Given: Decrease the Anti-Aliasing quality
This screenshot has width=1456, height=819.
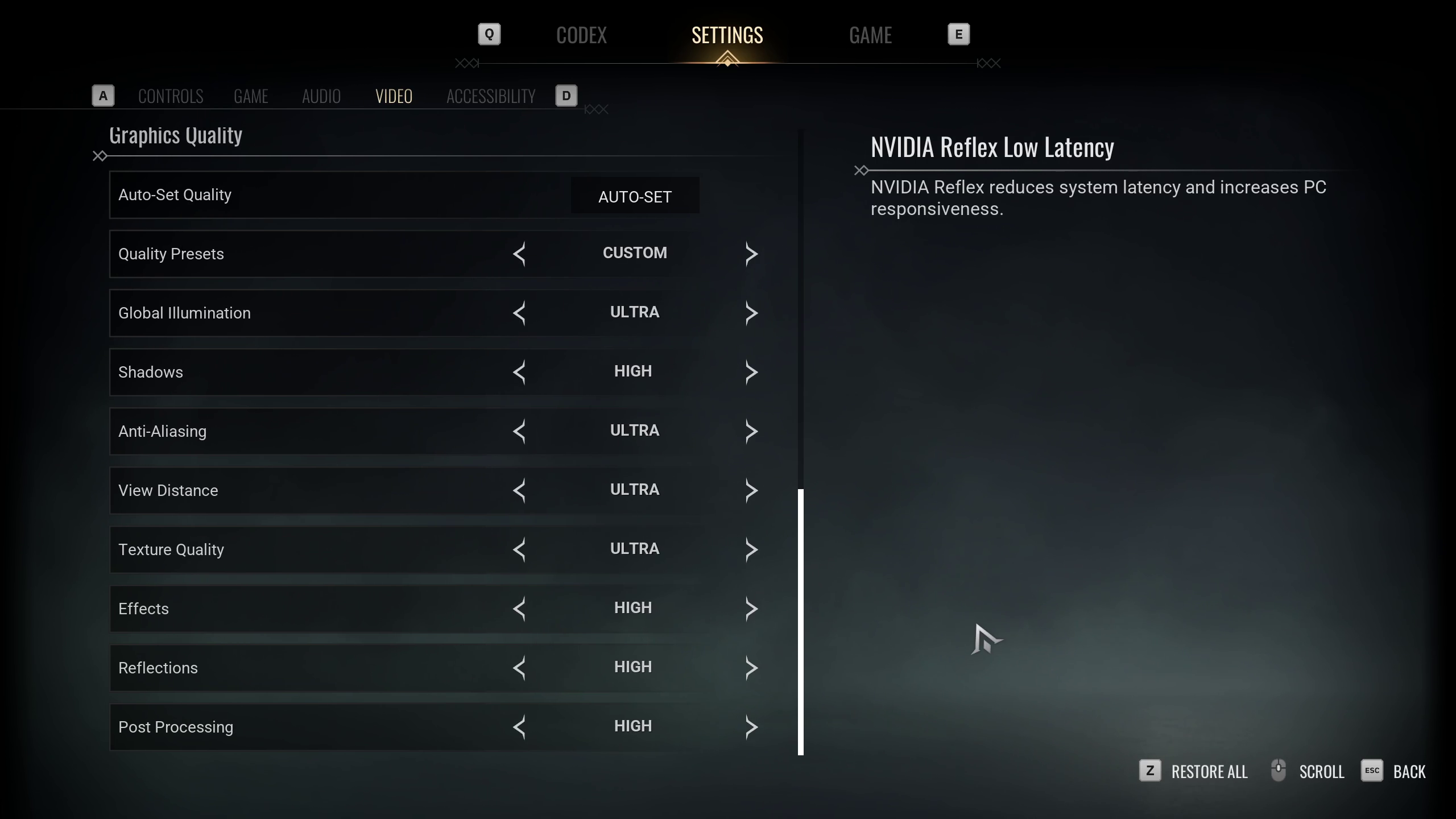Looking at the screenshot, I should (519, 431).
